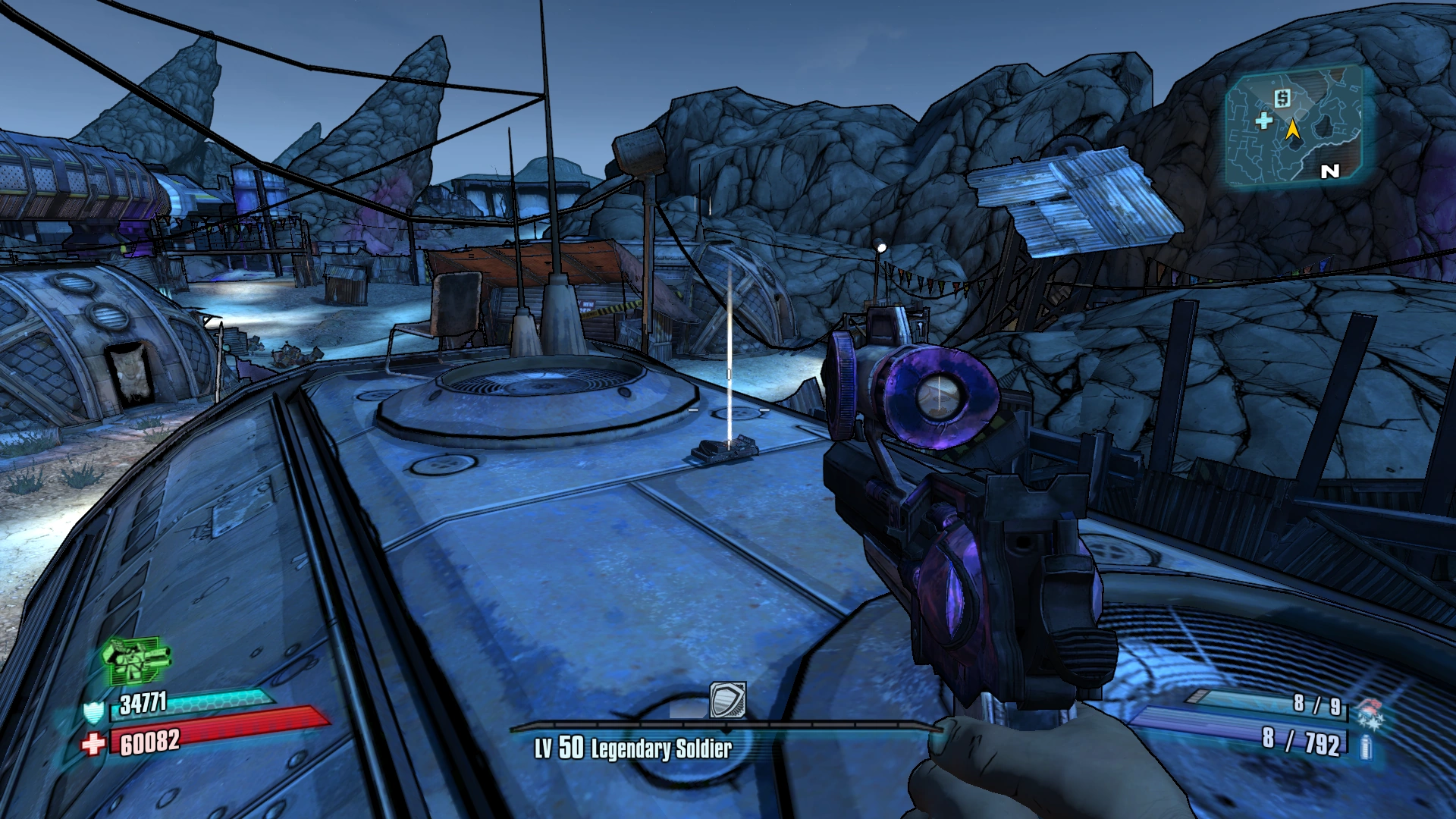The height and width of the screenshot is (819, 1456).
Task: Click the shield emblem beside shield value
Action: point(93,712)
